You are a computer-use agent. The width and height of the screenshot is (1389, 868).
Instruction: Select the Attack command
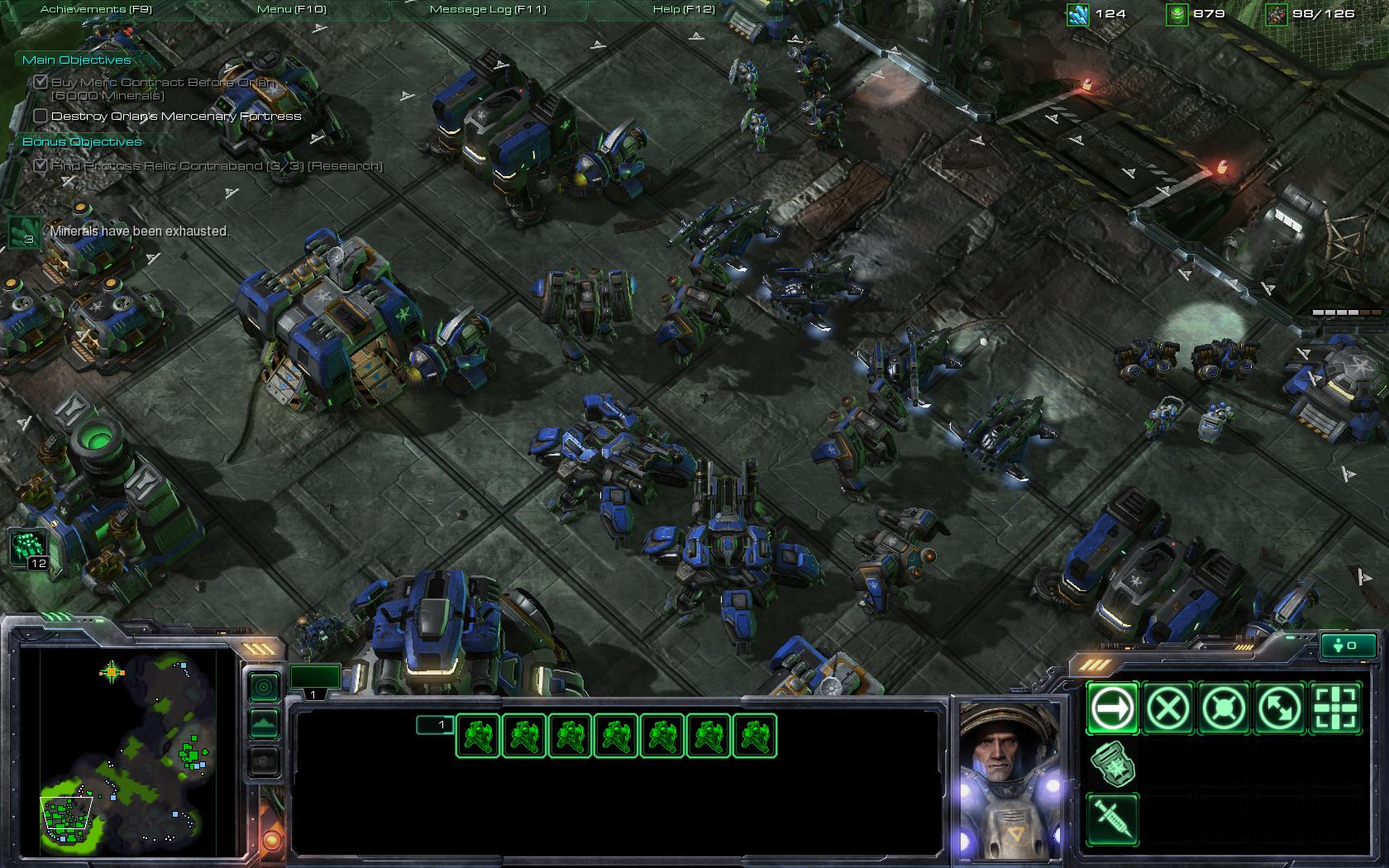point(1335,708)
